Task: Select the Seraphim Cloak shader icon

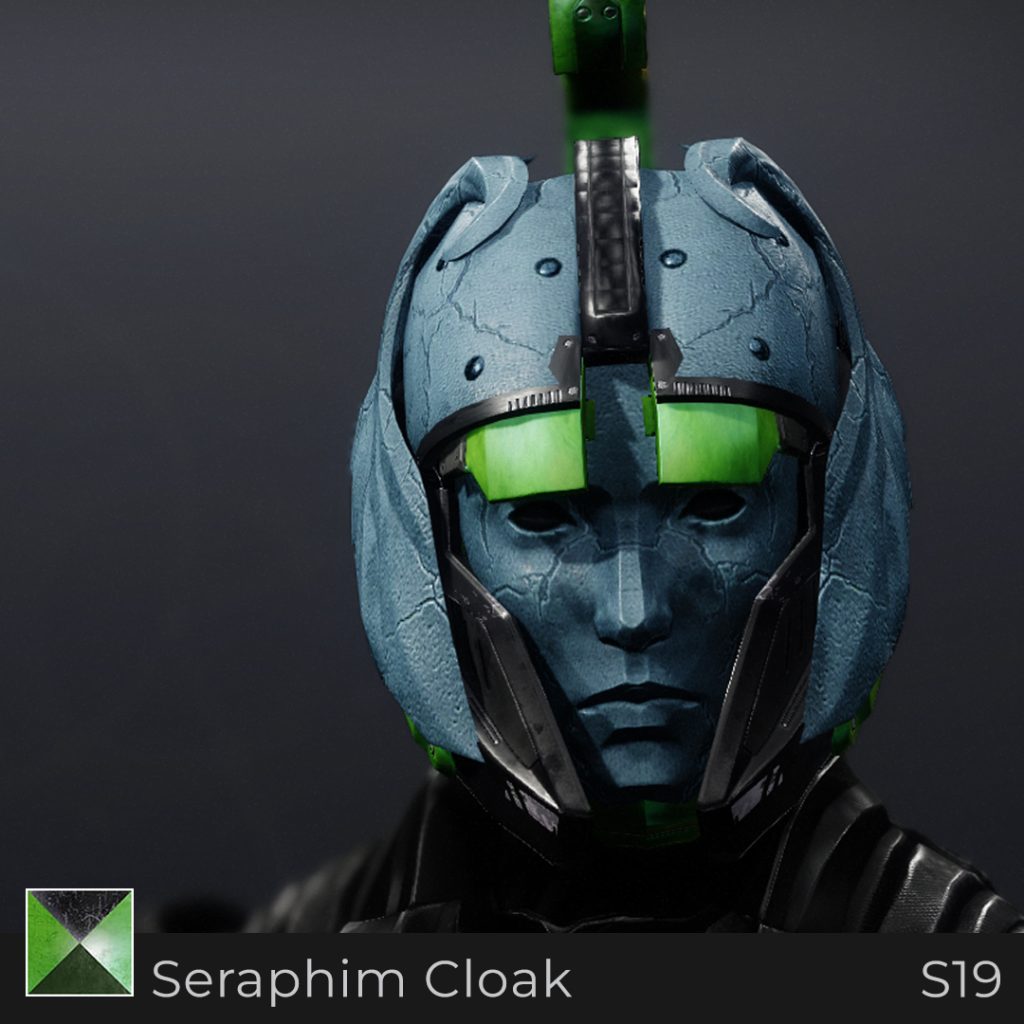Action: [x=80, y=942]
